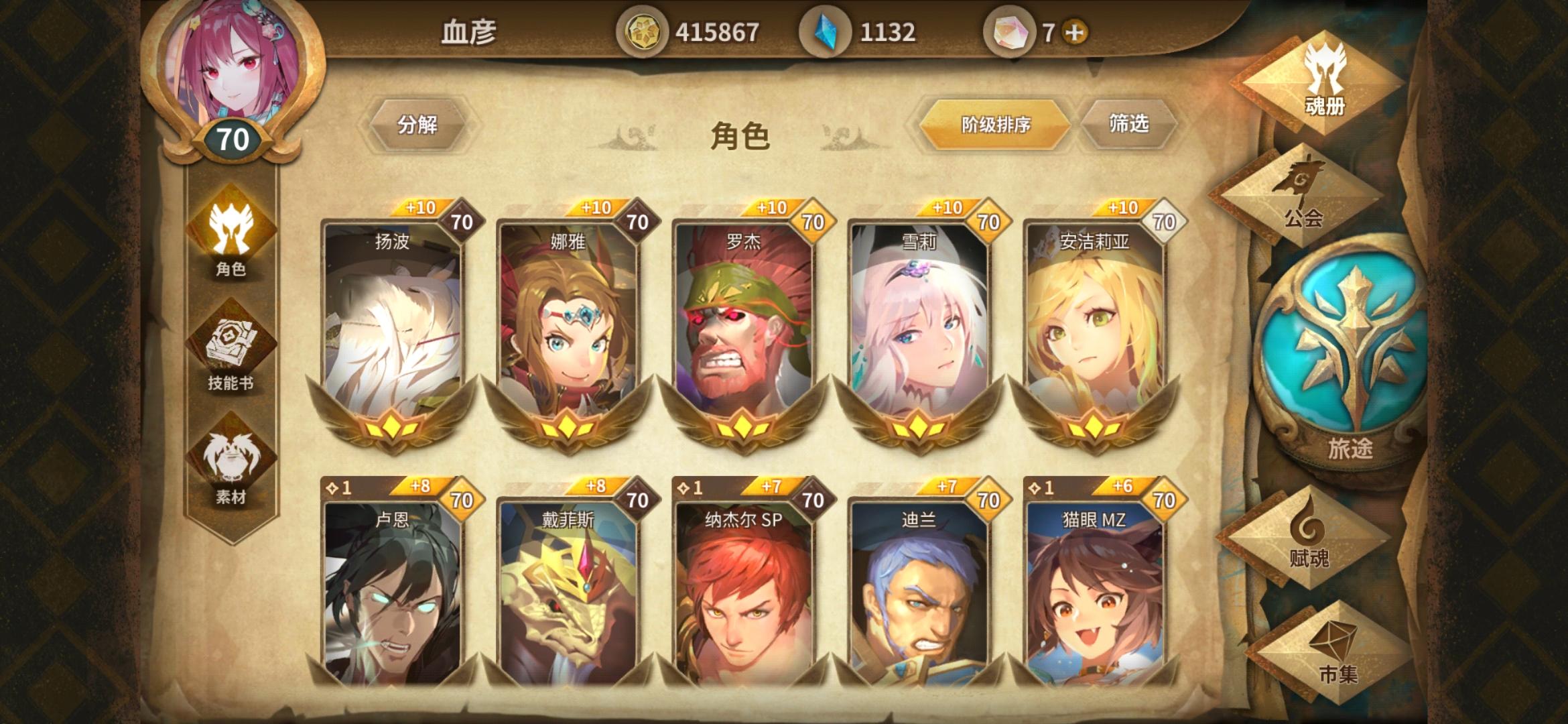Toggle the 筛选 filter panel
Viewport: 1568px width, 724px height.
pos(1128,124)
